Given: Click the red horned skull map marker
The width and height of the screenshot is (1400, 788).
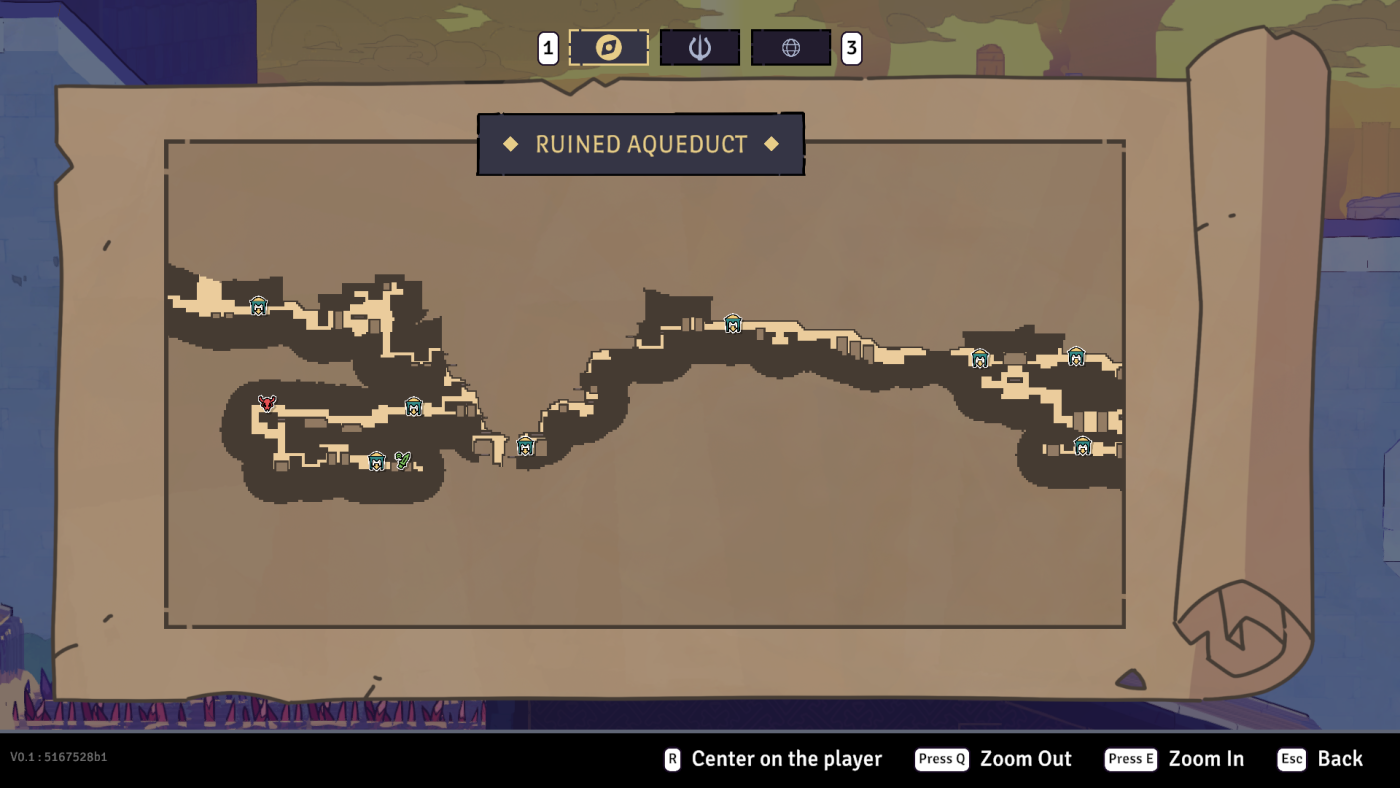Looking at the screenshot, I should [x=267, y=403].
